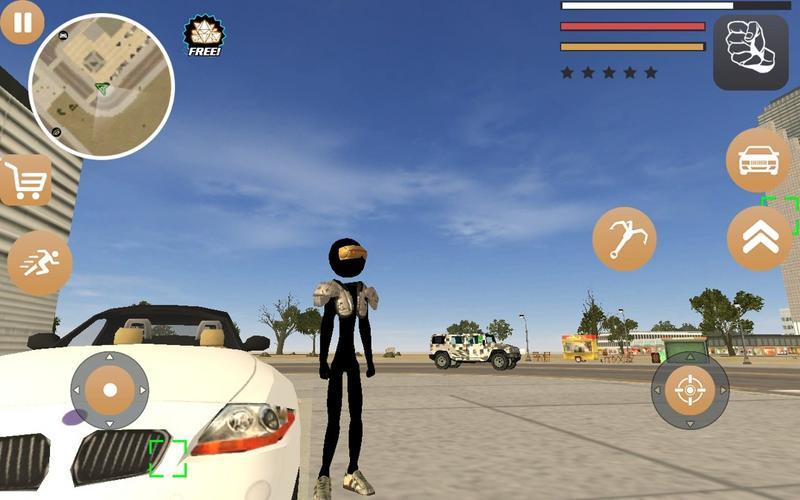The width and height of the screenshot is (800, 500).
Task: Tap the movement joystick center
Action: pos(110,390)
